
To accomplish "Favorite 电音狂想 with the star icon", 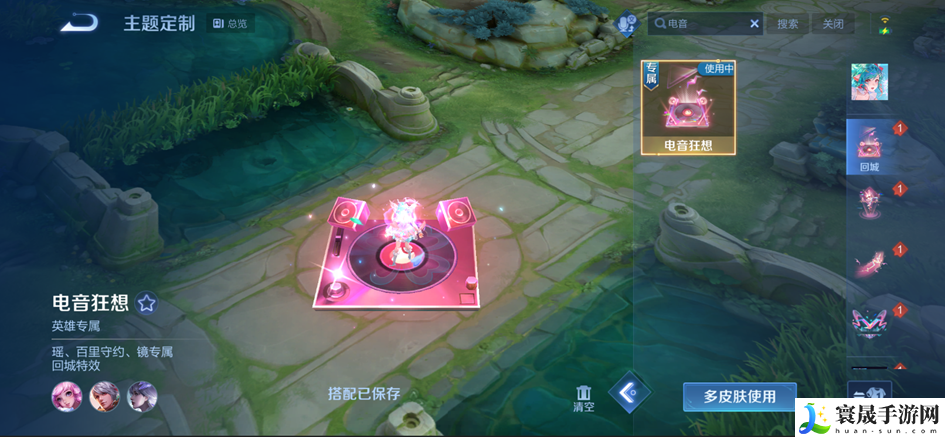I will point(147,303).
